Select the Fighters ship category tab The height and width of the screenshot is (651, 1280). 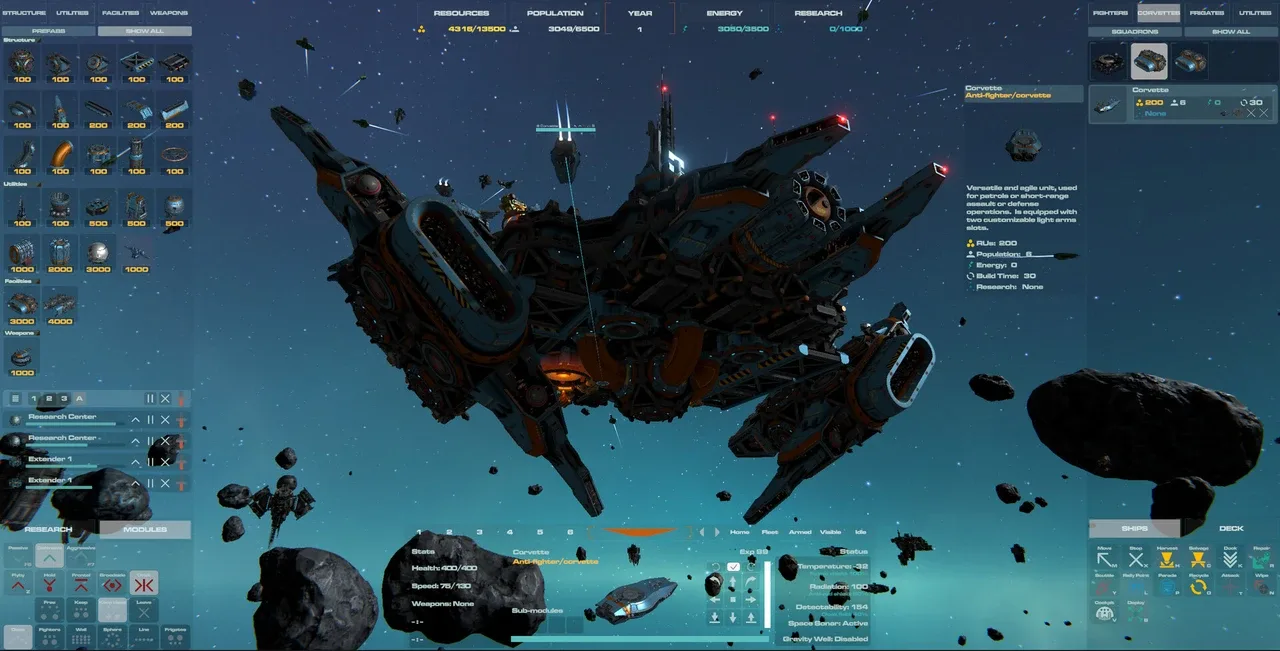click(x=1110, y=13)
